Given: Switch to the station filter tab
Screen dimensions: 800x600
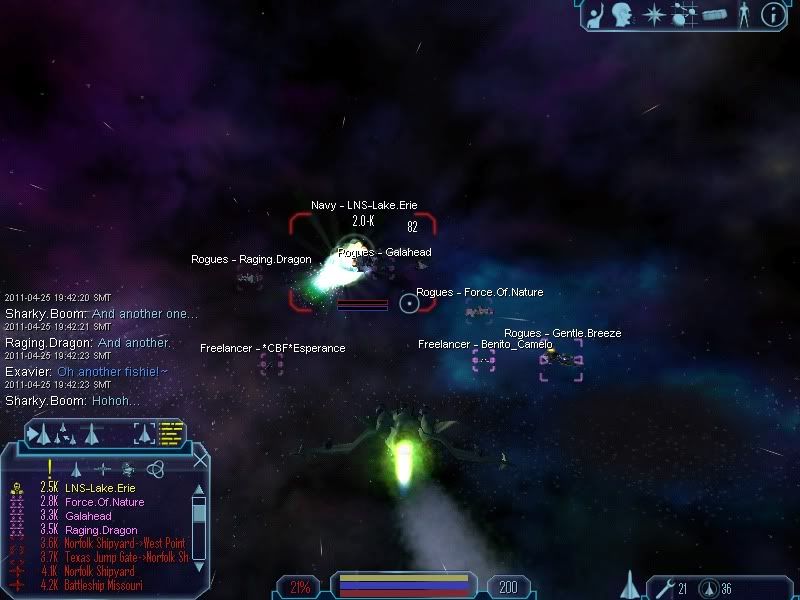Looking at the screenshot, I should [102, 468].
